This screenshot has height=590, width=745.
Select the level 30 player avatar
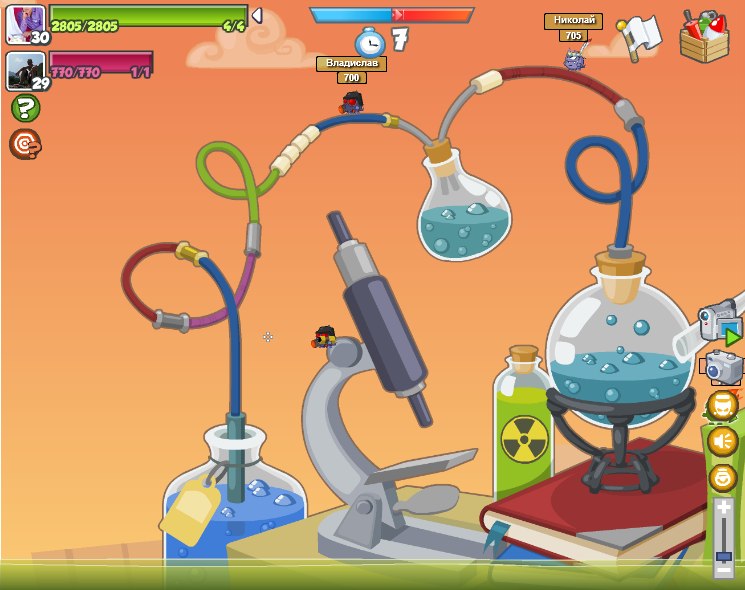point(24,24)
